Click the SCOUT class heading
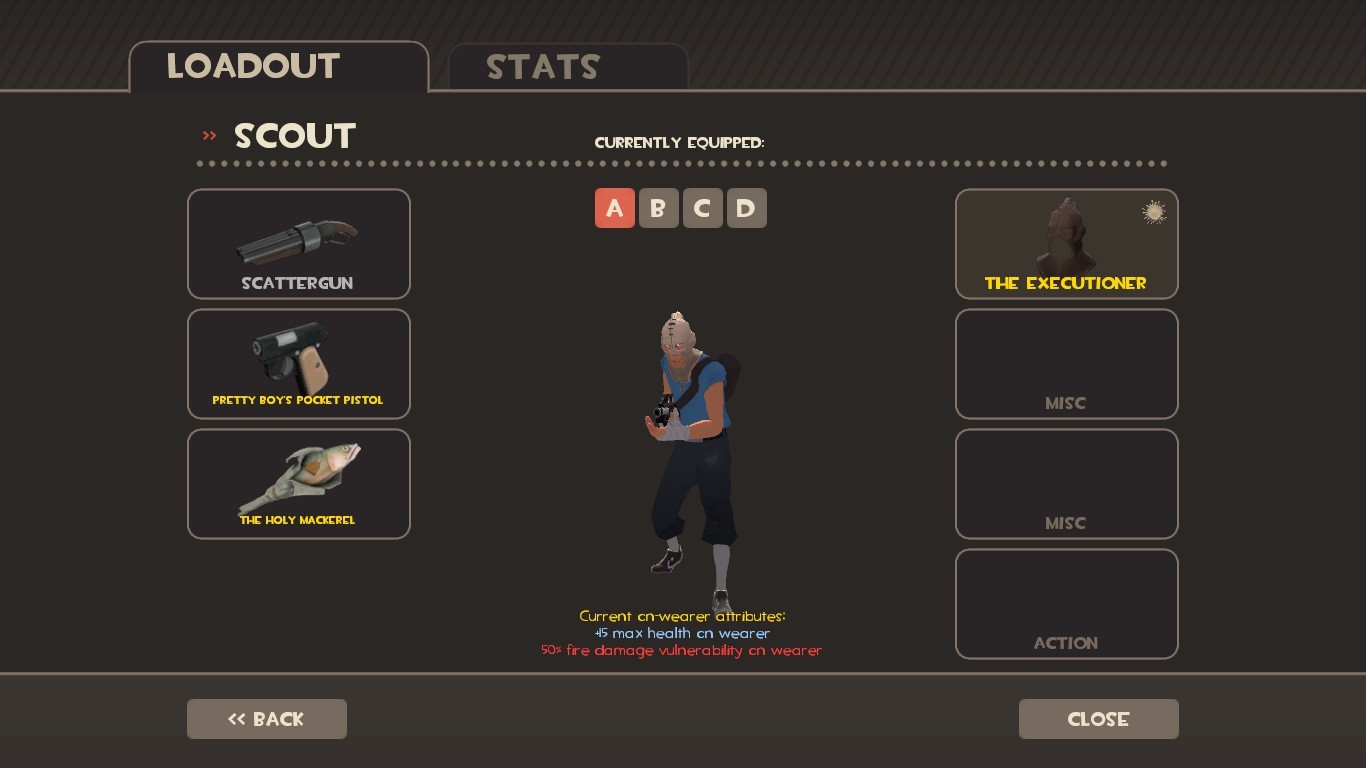 [x=294, y=136]
